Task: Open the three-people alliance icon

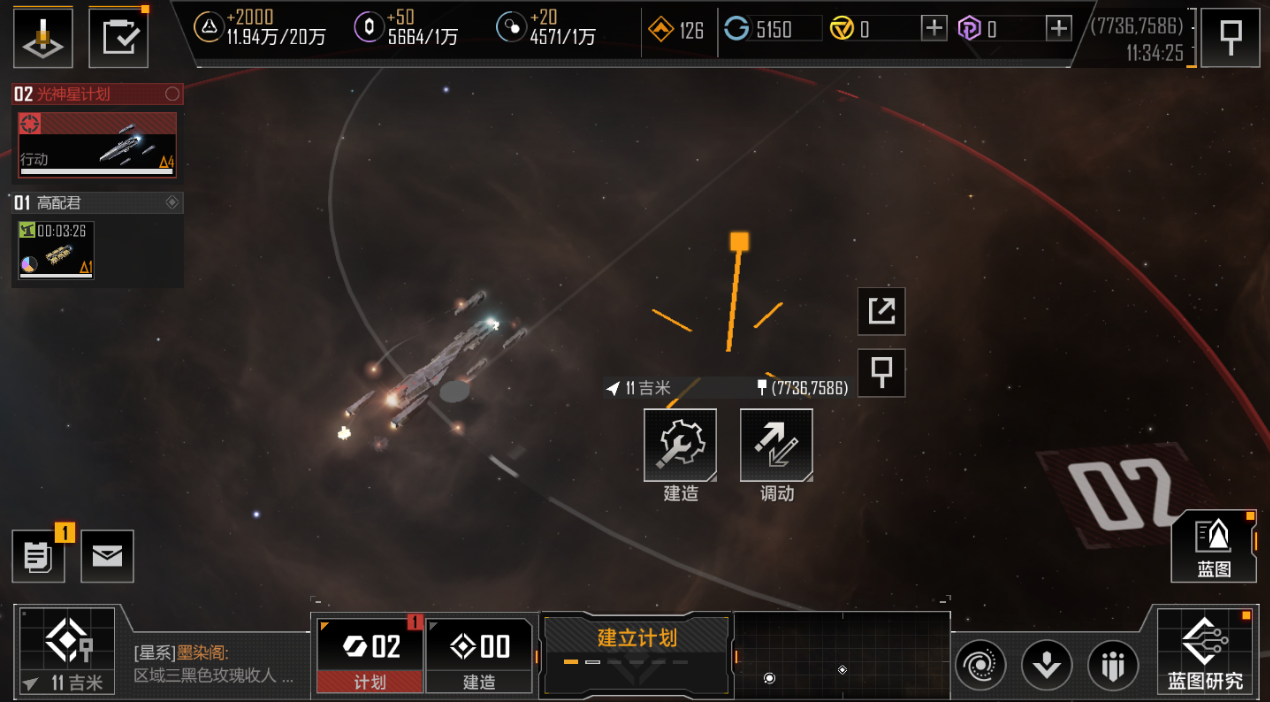Action: 1112,665
